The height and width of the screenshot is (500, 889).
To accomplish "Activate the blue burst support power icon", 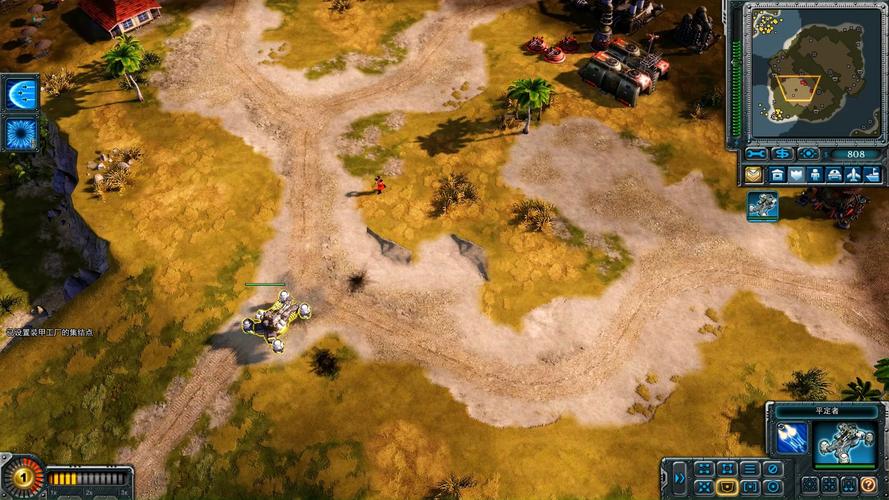I will tap(20, 134).
